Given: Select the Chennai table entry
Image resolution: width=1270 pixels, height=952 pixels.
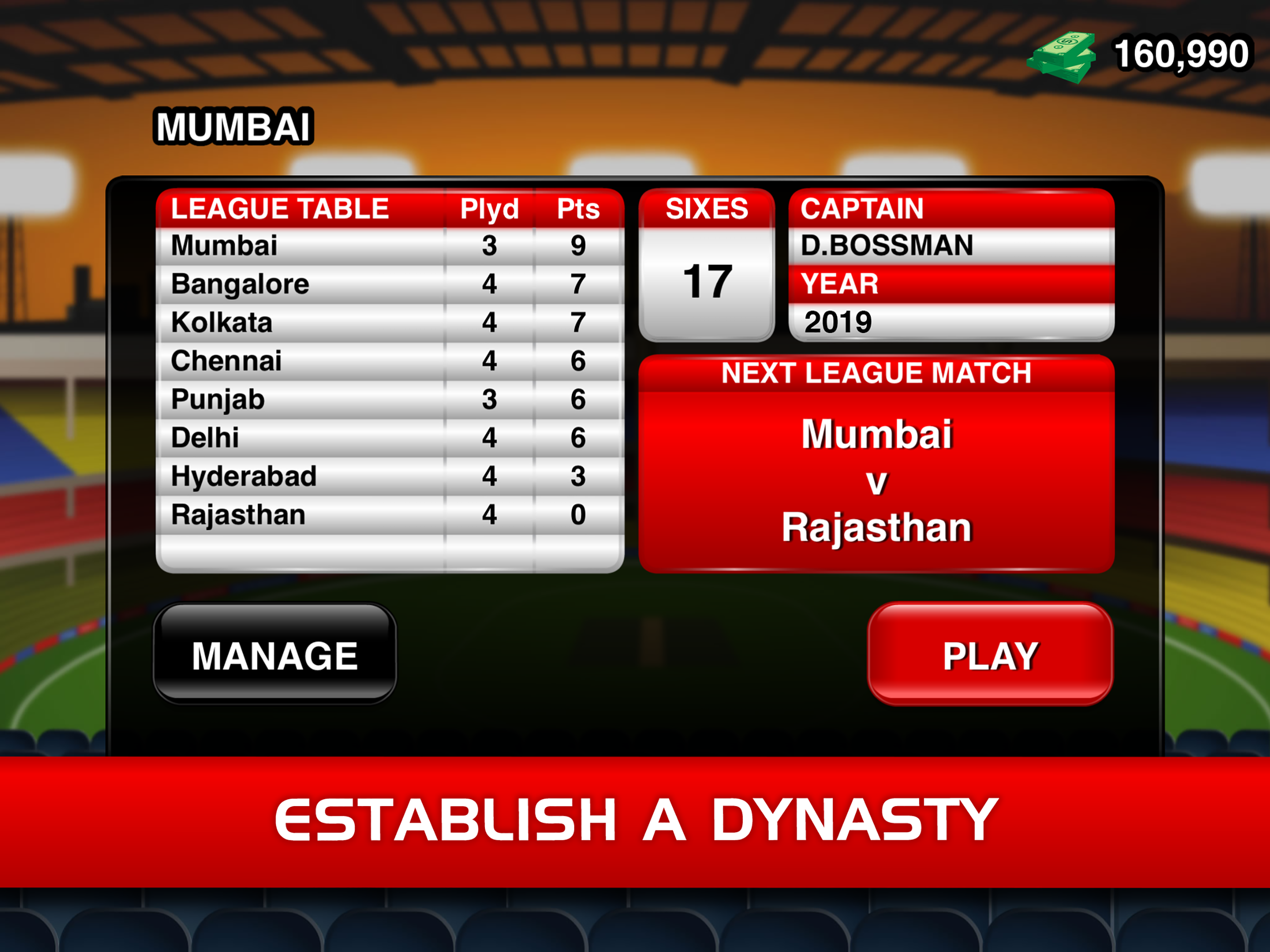Looking at the screenshot, I should point(225,361).
